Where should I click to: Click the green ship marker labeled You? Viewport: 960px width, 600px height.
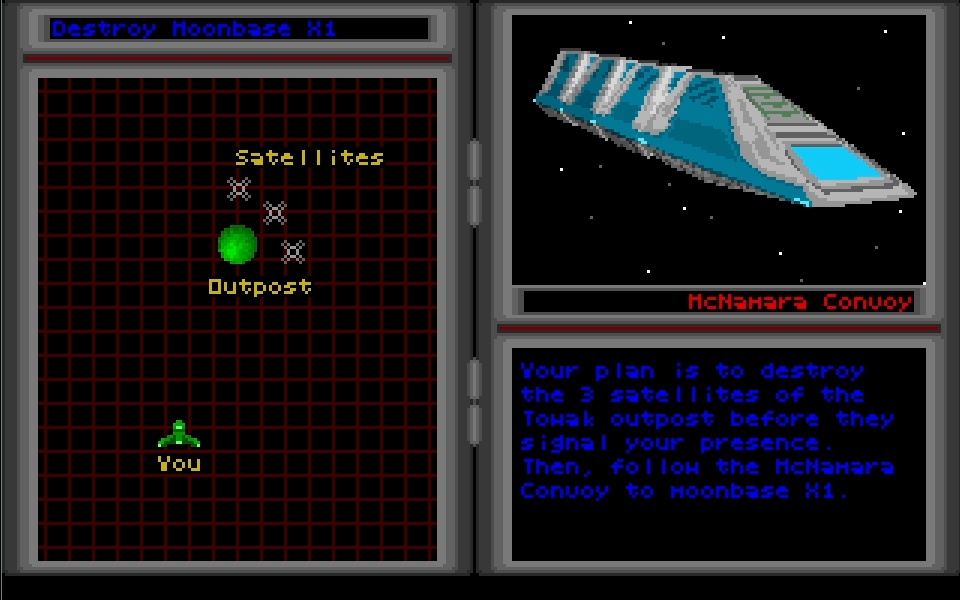tap(179, 435)
